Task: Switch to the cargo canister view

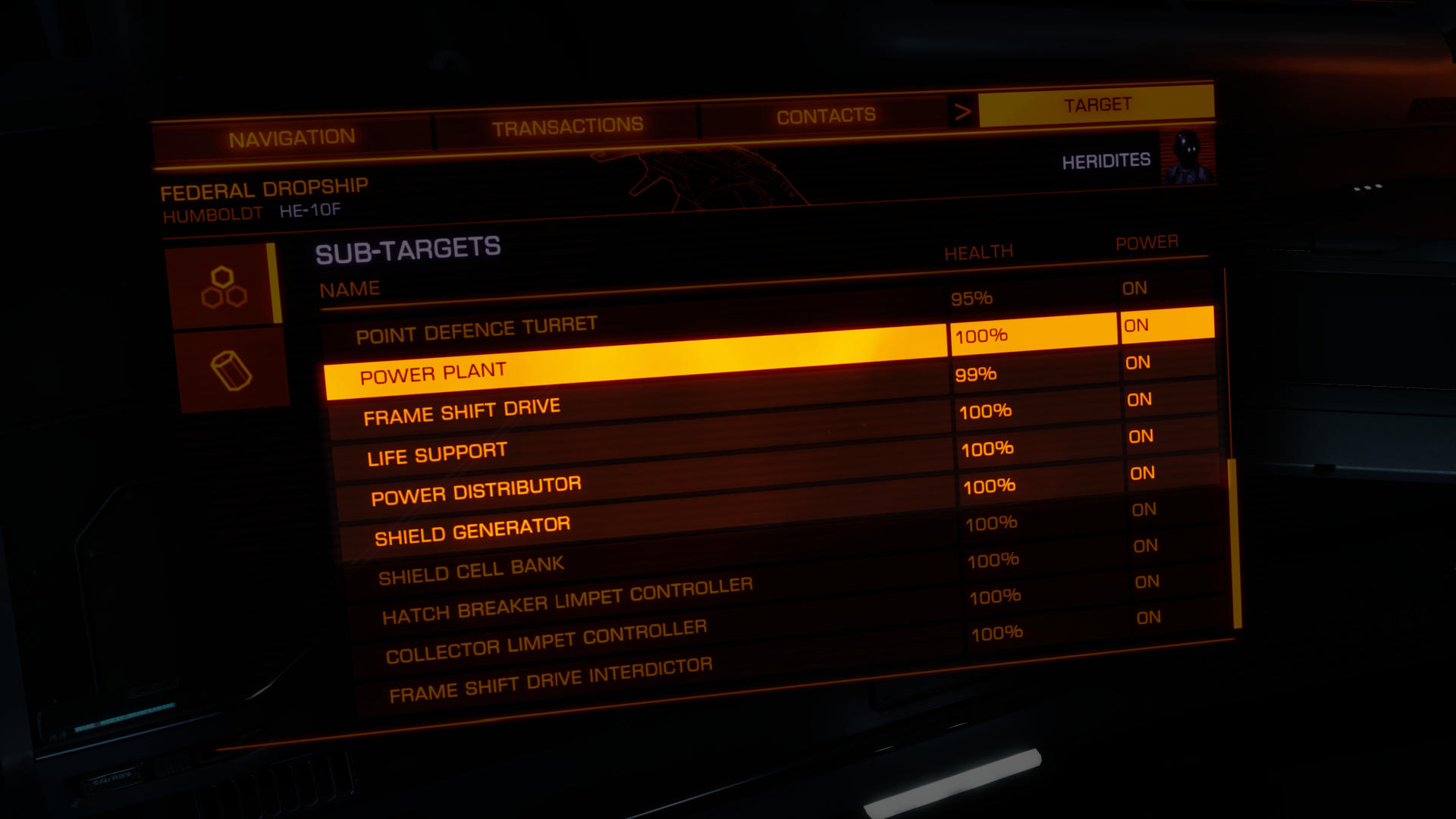Action: 231,371
